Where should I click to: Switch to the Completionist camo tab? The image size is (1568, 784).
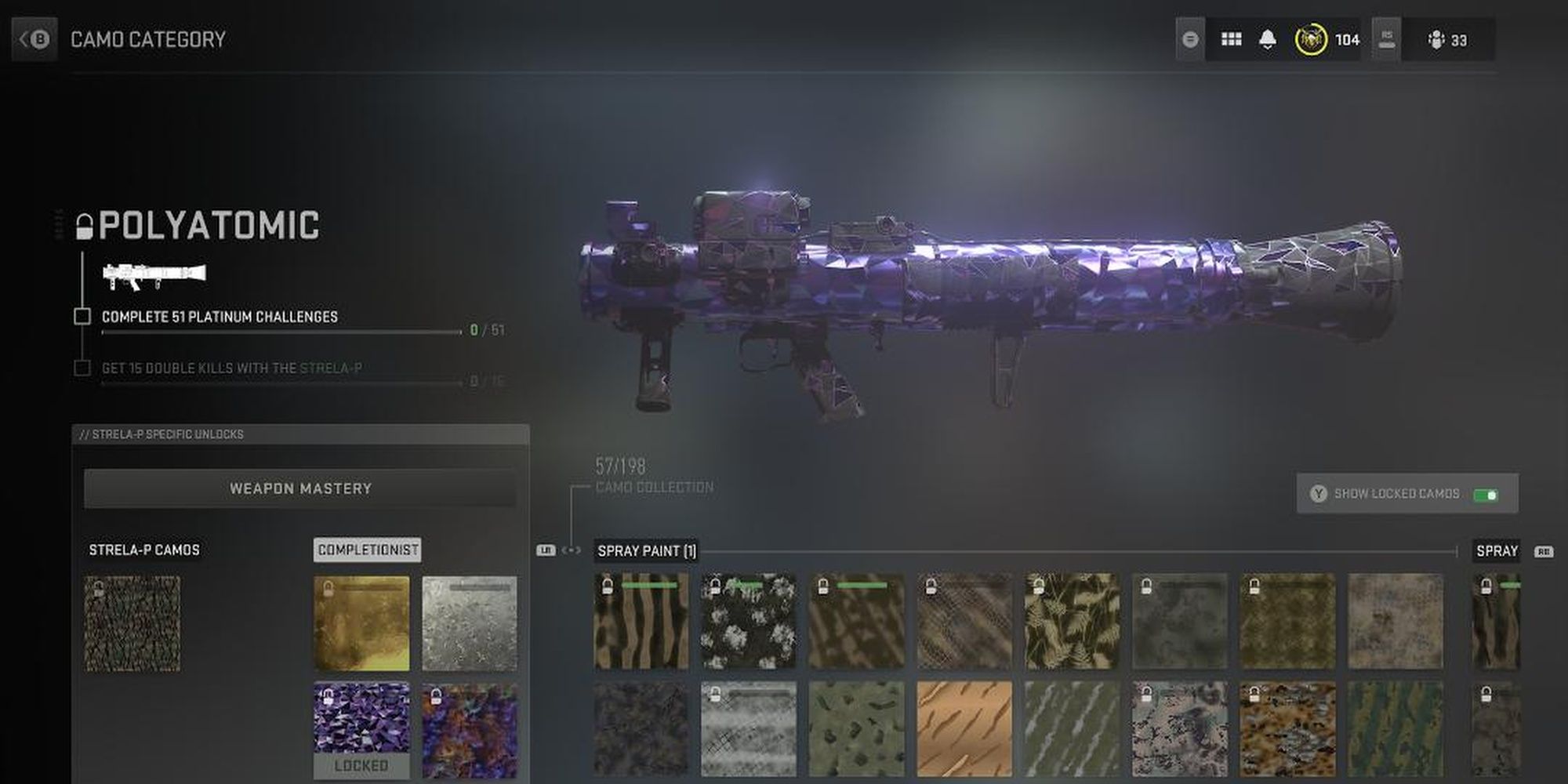[x=367, y=550]
